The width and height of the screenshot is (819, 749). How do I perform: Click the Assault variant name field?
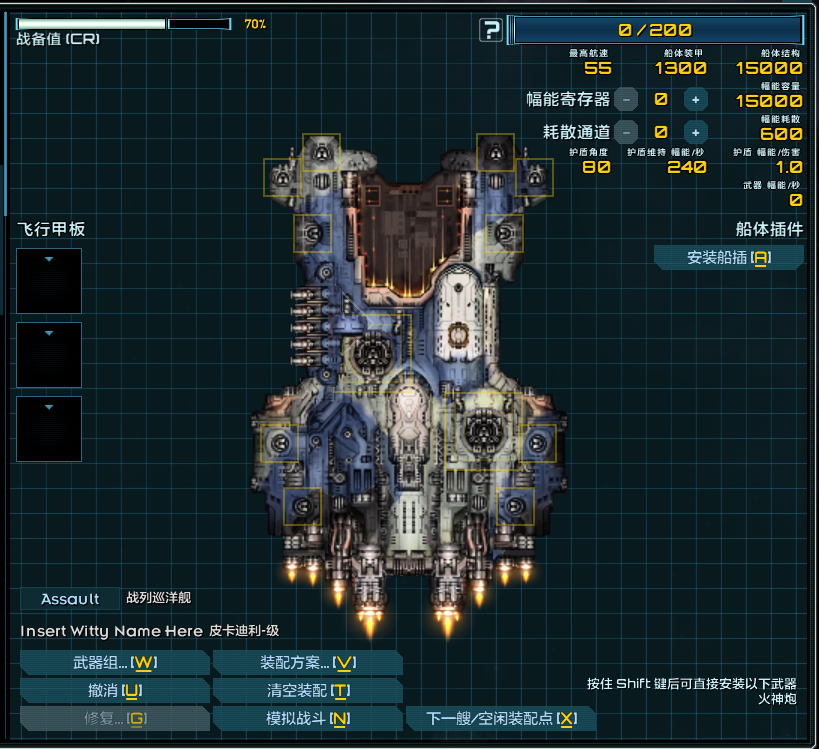pos(70,599)
